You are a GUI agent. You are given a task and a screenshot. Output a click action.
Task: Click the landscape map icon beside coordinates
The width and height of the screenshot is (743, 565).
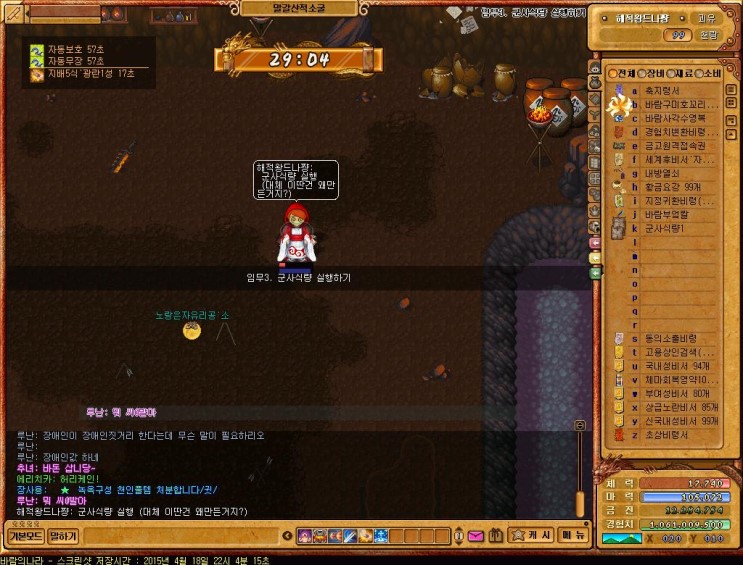[x=617, y=538]
